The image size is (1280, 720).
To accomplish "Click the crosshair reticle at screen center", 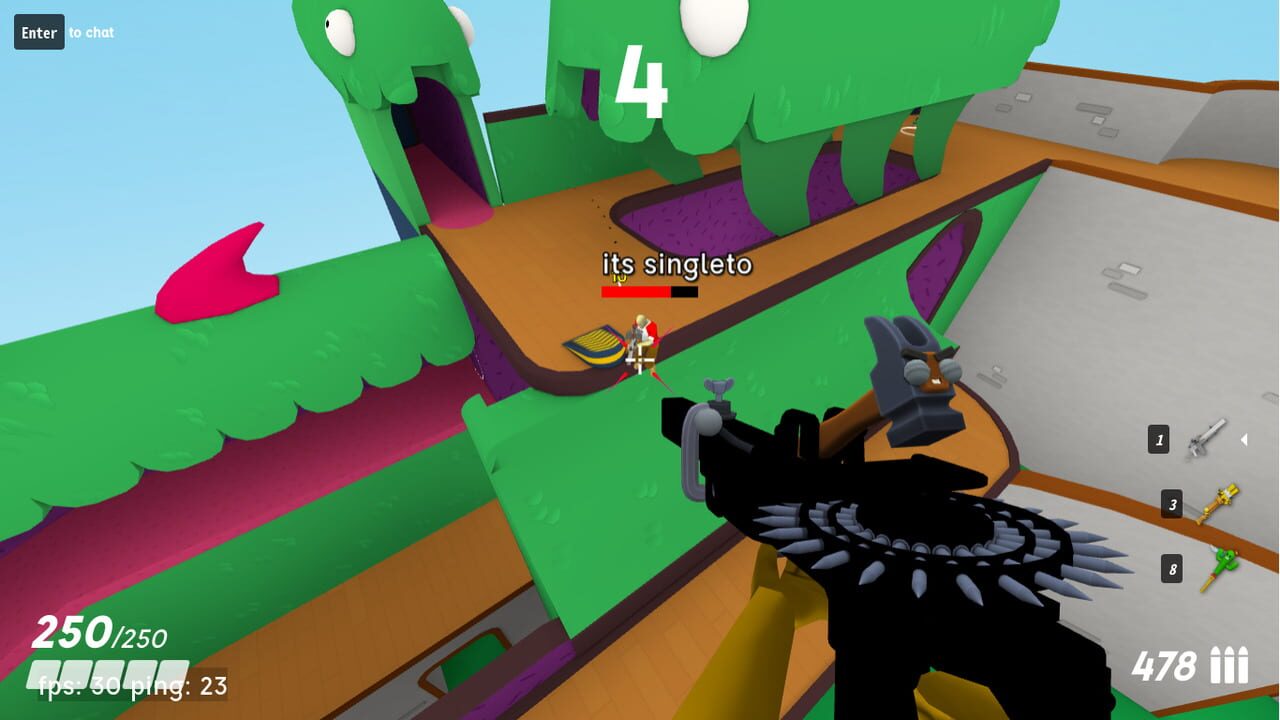I will [640, 360].
